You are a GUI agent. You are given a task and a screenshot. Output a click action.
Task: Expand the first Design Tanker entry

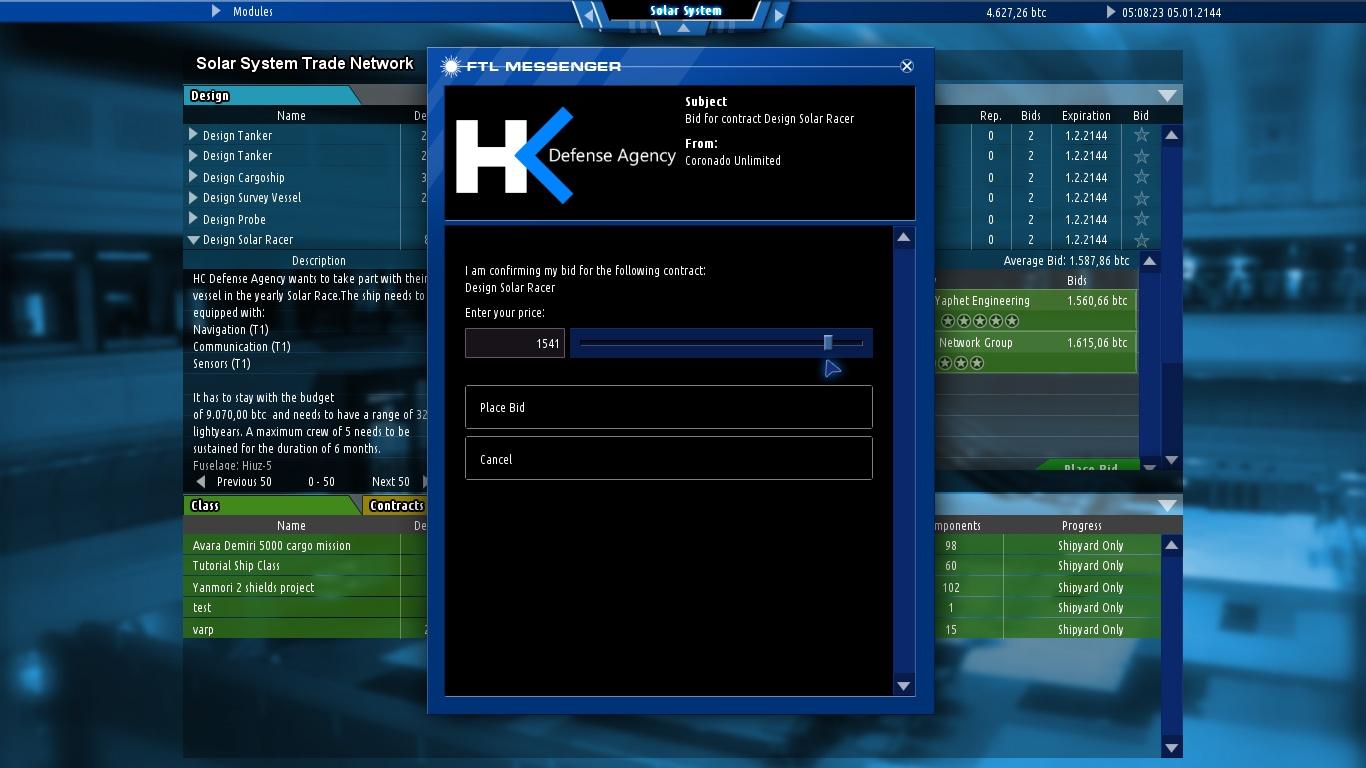pyautogui.click(x=193, y=135)
